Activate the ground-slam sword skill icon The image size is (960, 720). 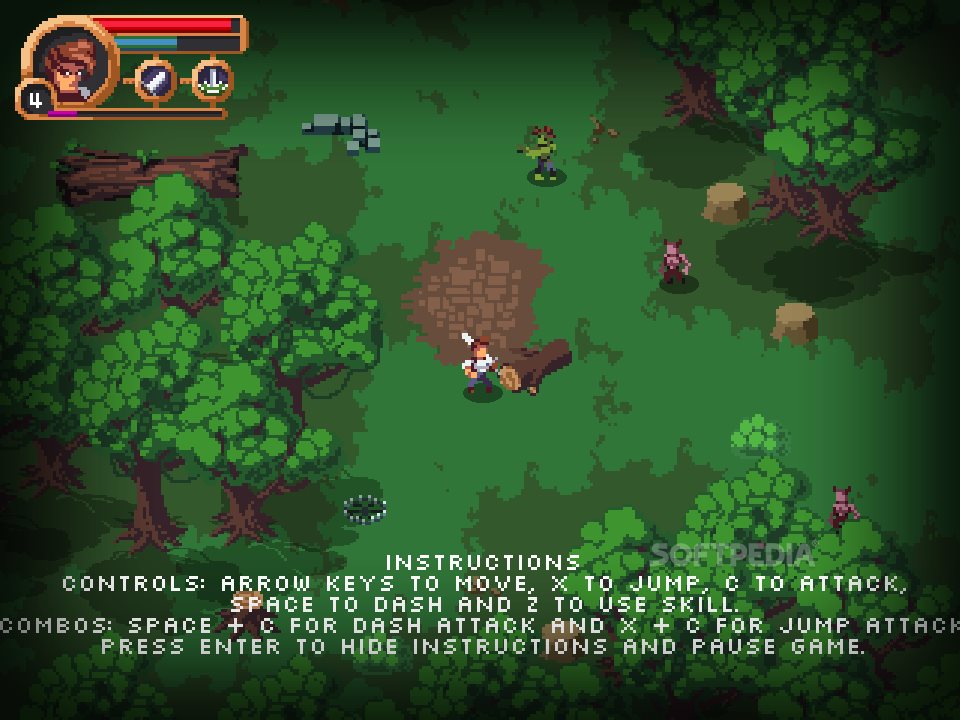(x=212, y=80)
